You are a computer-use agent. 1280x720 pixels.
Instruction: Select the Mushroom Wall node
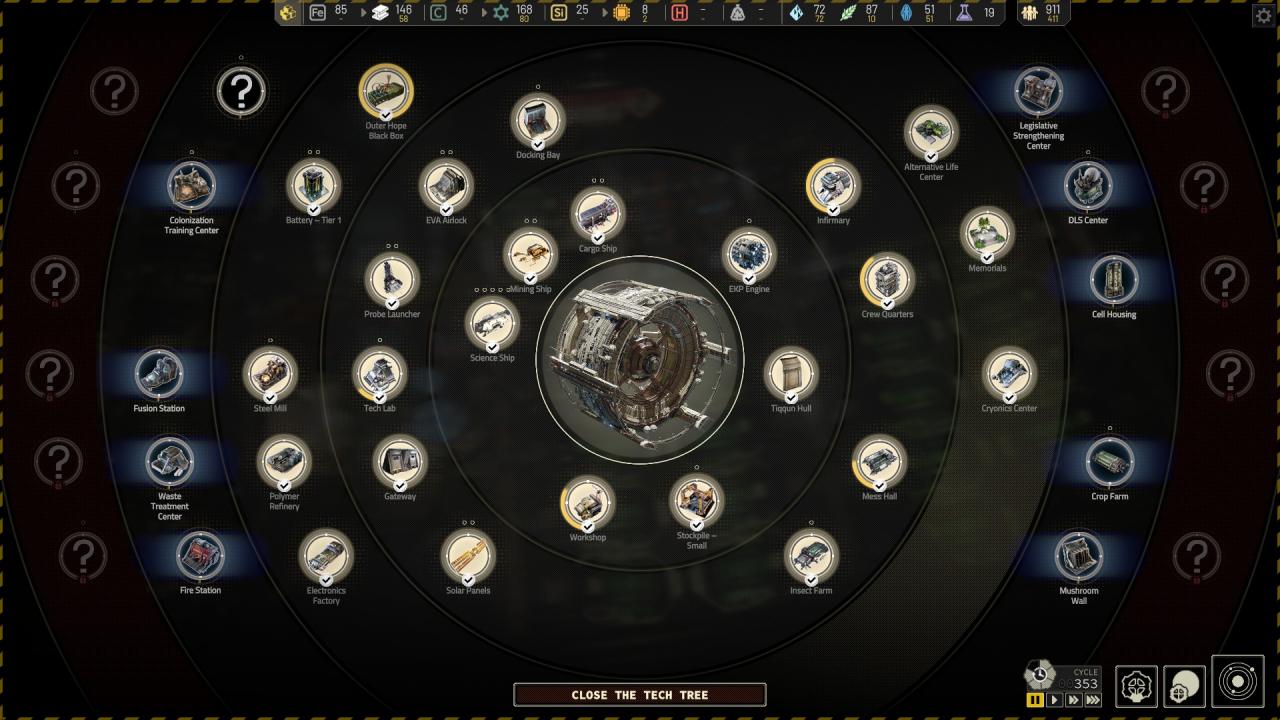(x=1079, y=556)
